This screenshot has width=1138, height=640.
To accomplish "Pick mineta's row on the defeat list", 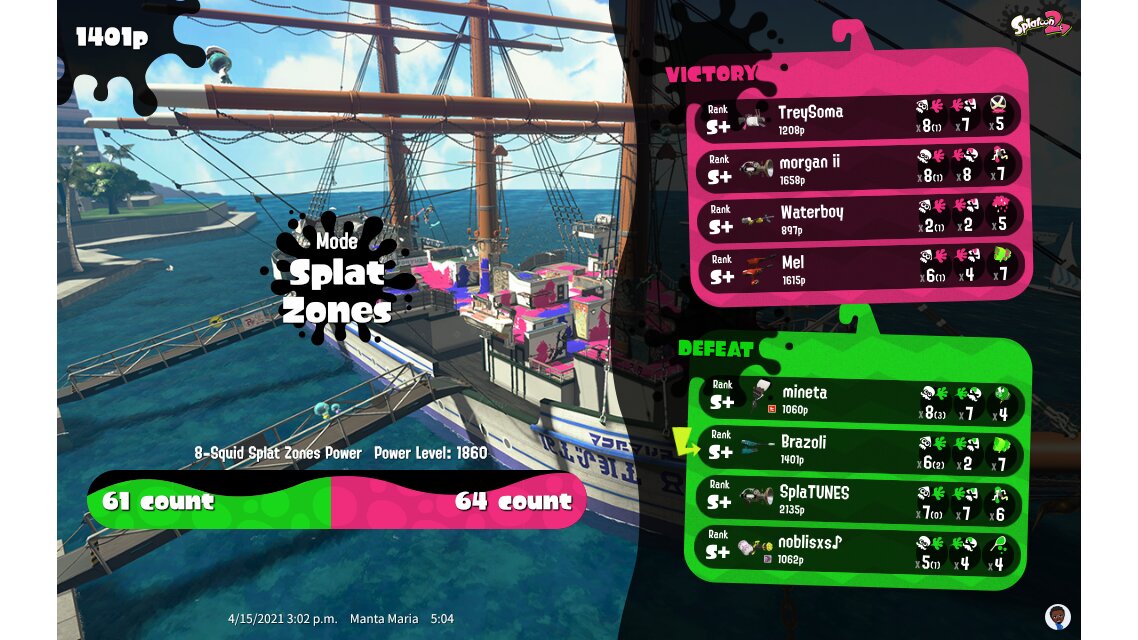I will point(860,400).
